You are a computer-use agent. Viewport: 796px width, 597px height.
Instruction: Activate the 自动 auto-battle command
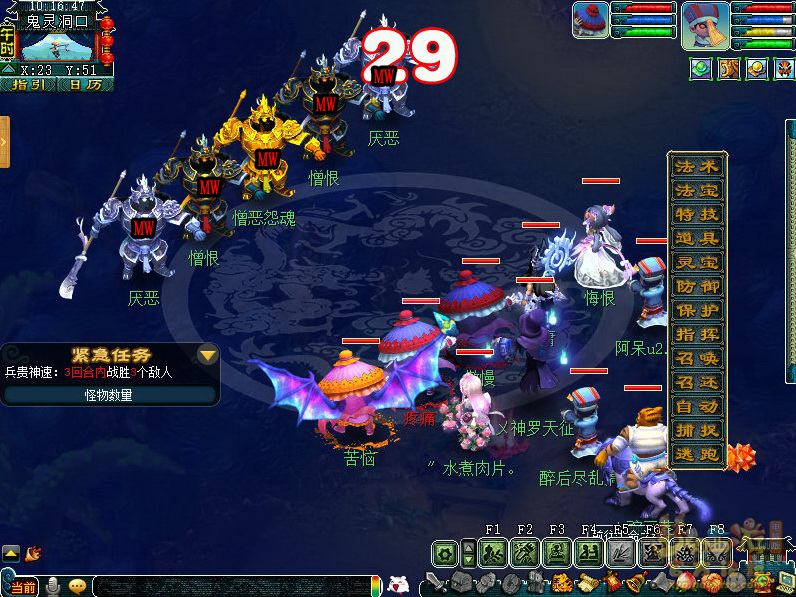[x=697, y=407]
